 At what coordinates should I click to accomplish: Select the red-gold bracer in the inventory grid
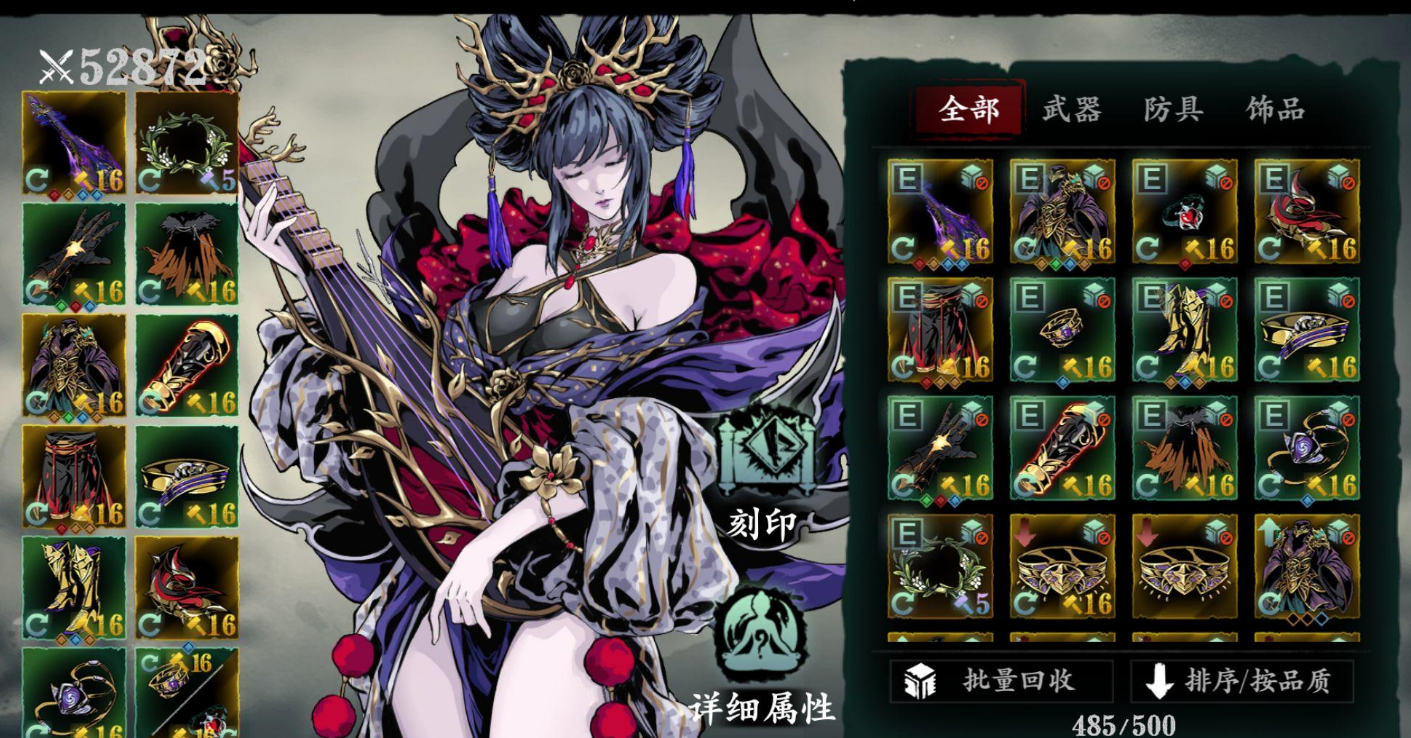pyautogui.click(x=1062, y=448)
